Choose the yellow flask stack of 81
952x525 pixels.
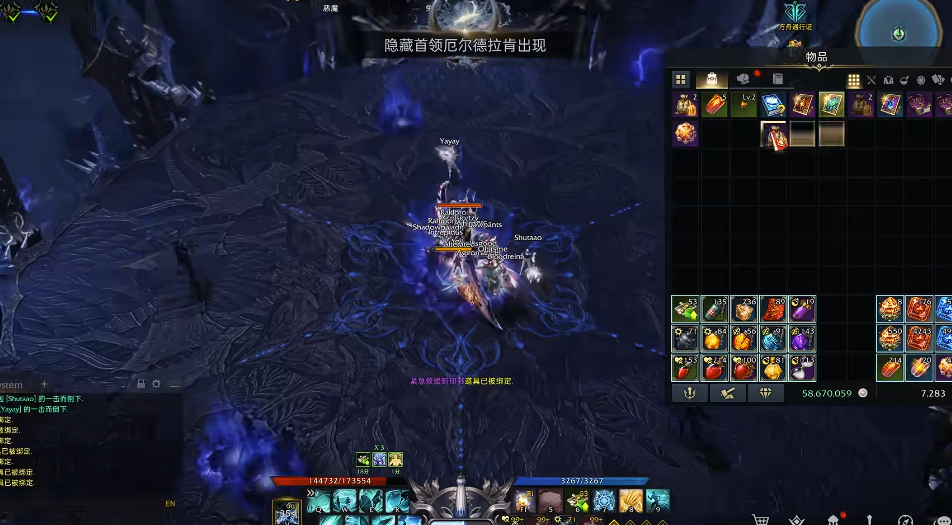coord(774,367)
